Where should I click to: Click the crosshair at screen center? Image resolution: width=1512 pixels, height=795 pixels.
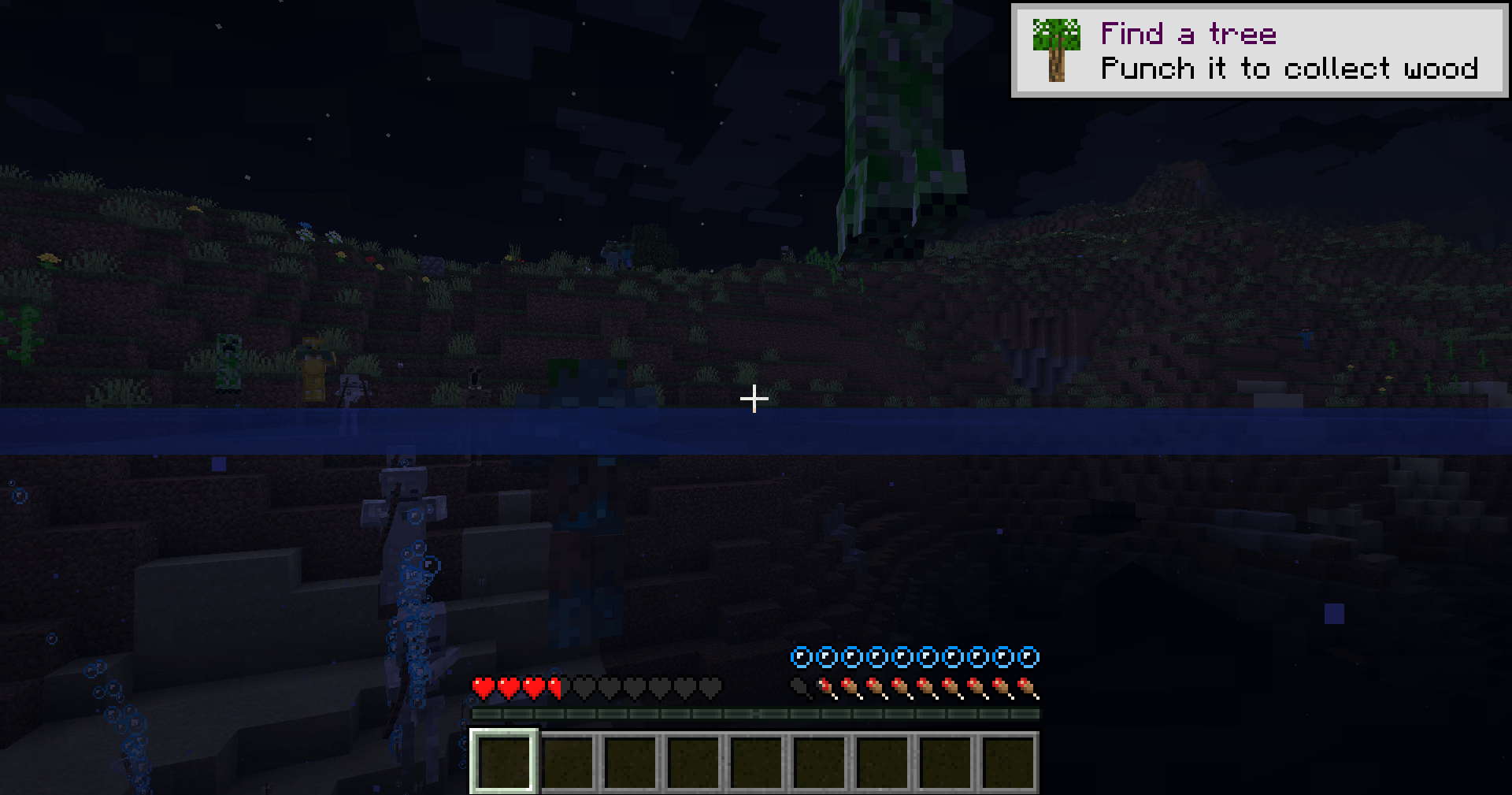(x=754, y=399)
